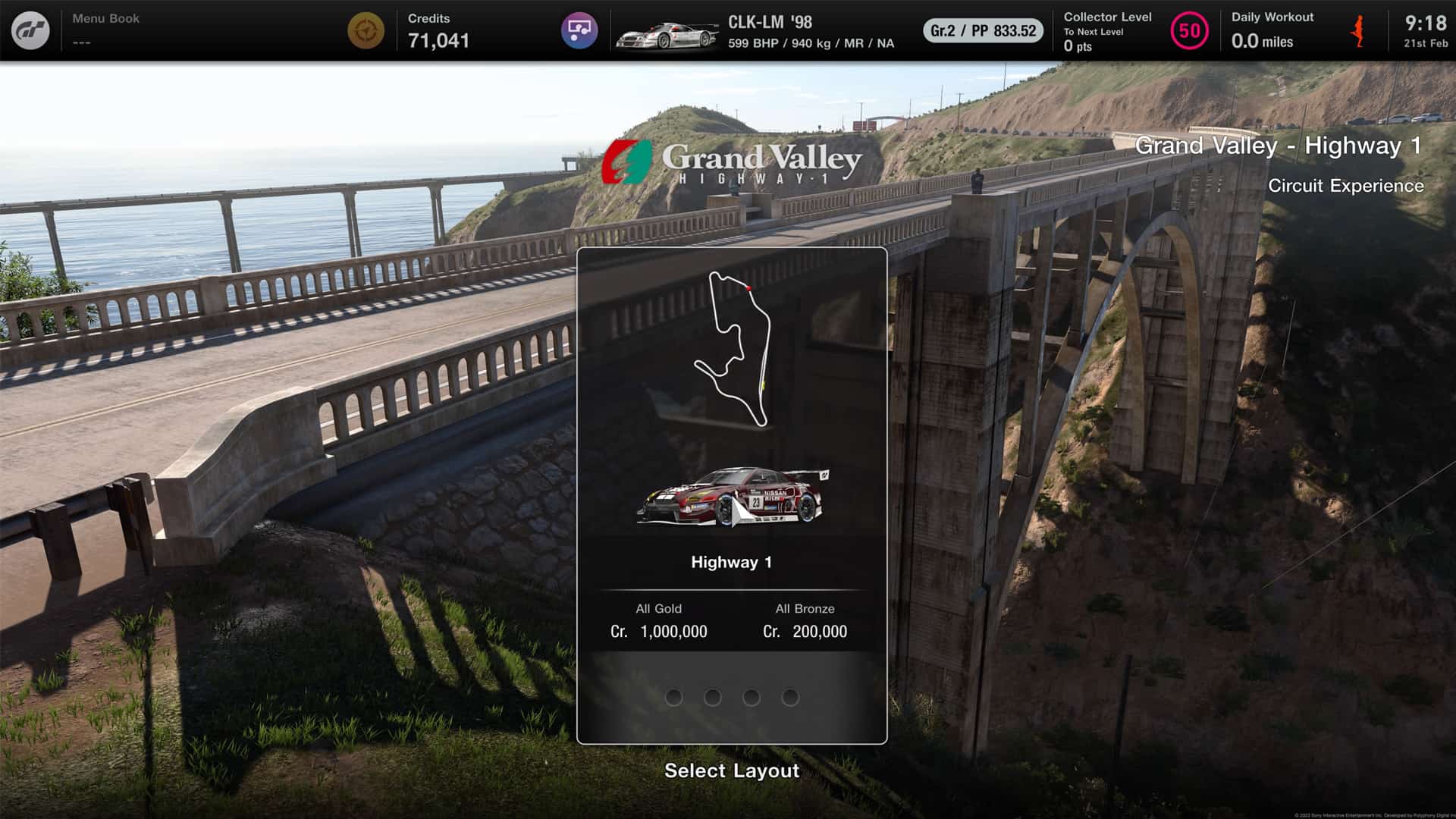1456x819 pixels.
Task: Click the Nissan GT-R car image in the panel
Action: tap(732, 497)
